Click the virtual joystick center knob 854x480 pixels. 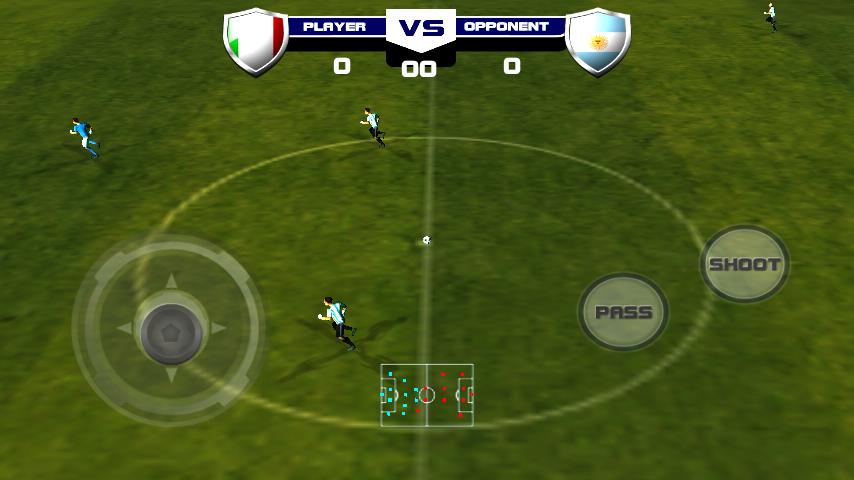tap(170, 330)
